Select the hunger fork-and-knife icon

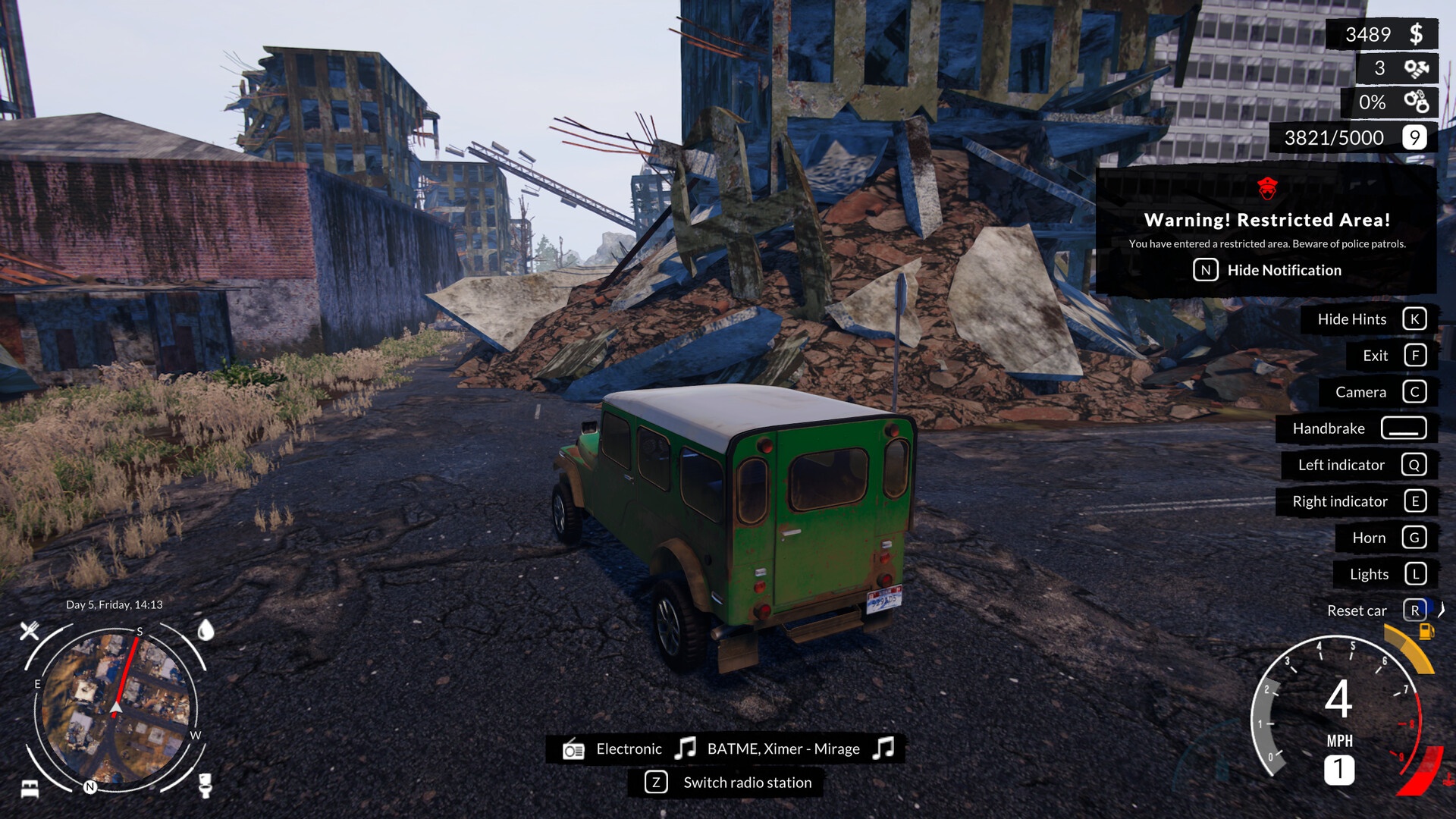30,630
